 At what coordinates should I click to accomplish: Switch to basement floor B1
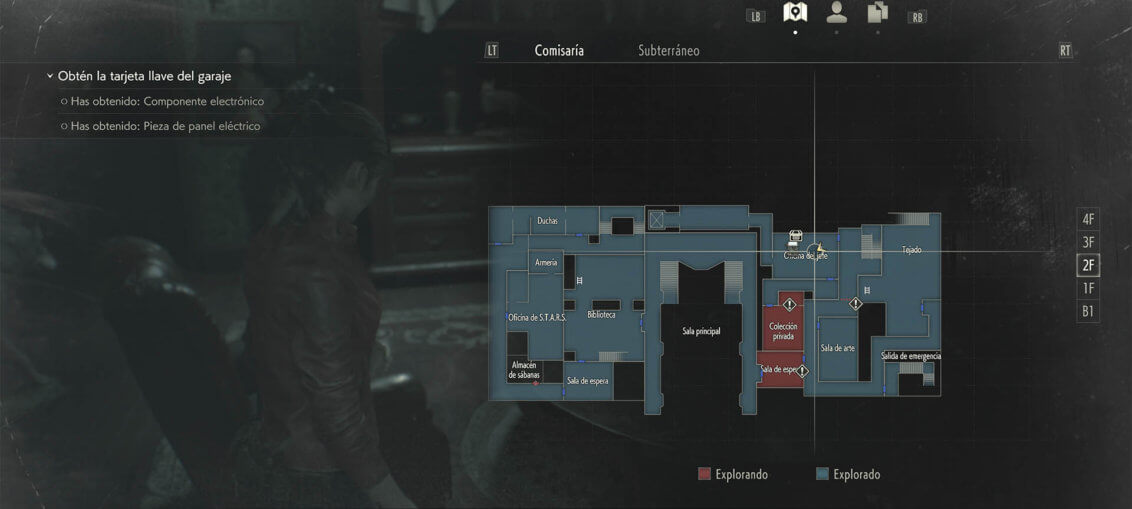(x=1088, y=311)
